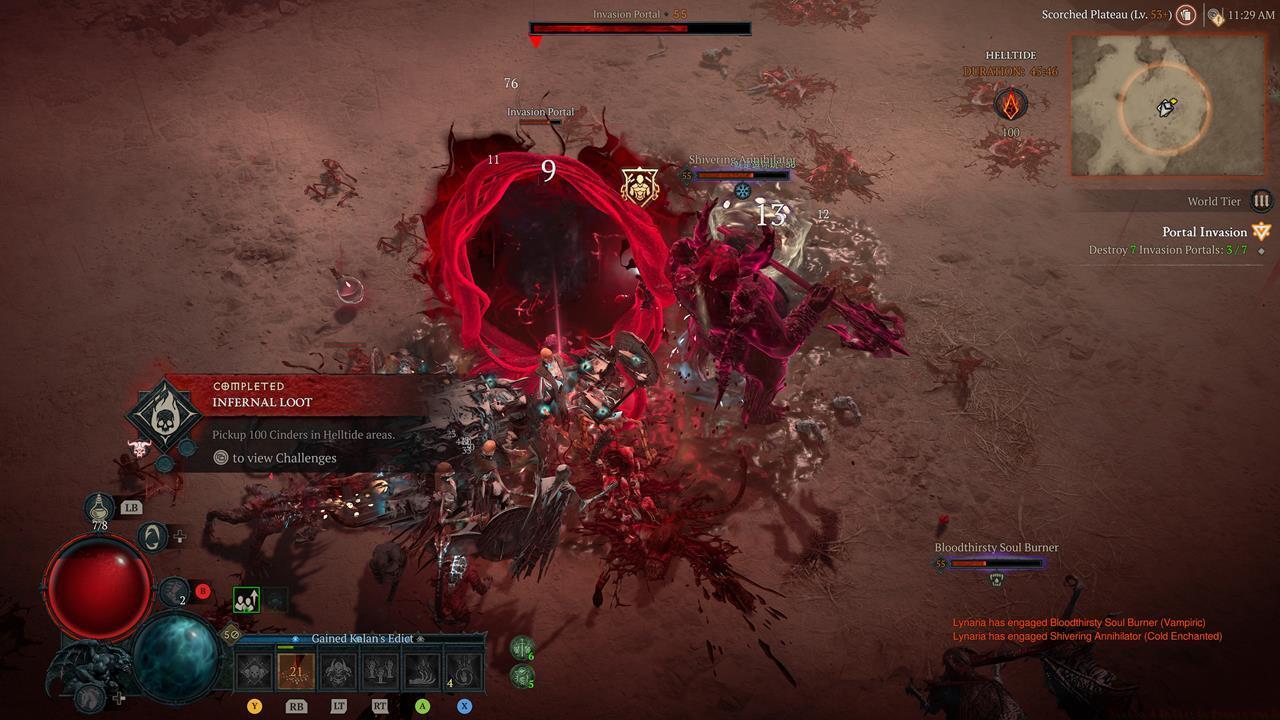Click the zone info icon beside Scorched Plateau

1185,15
